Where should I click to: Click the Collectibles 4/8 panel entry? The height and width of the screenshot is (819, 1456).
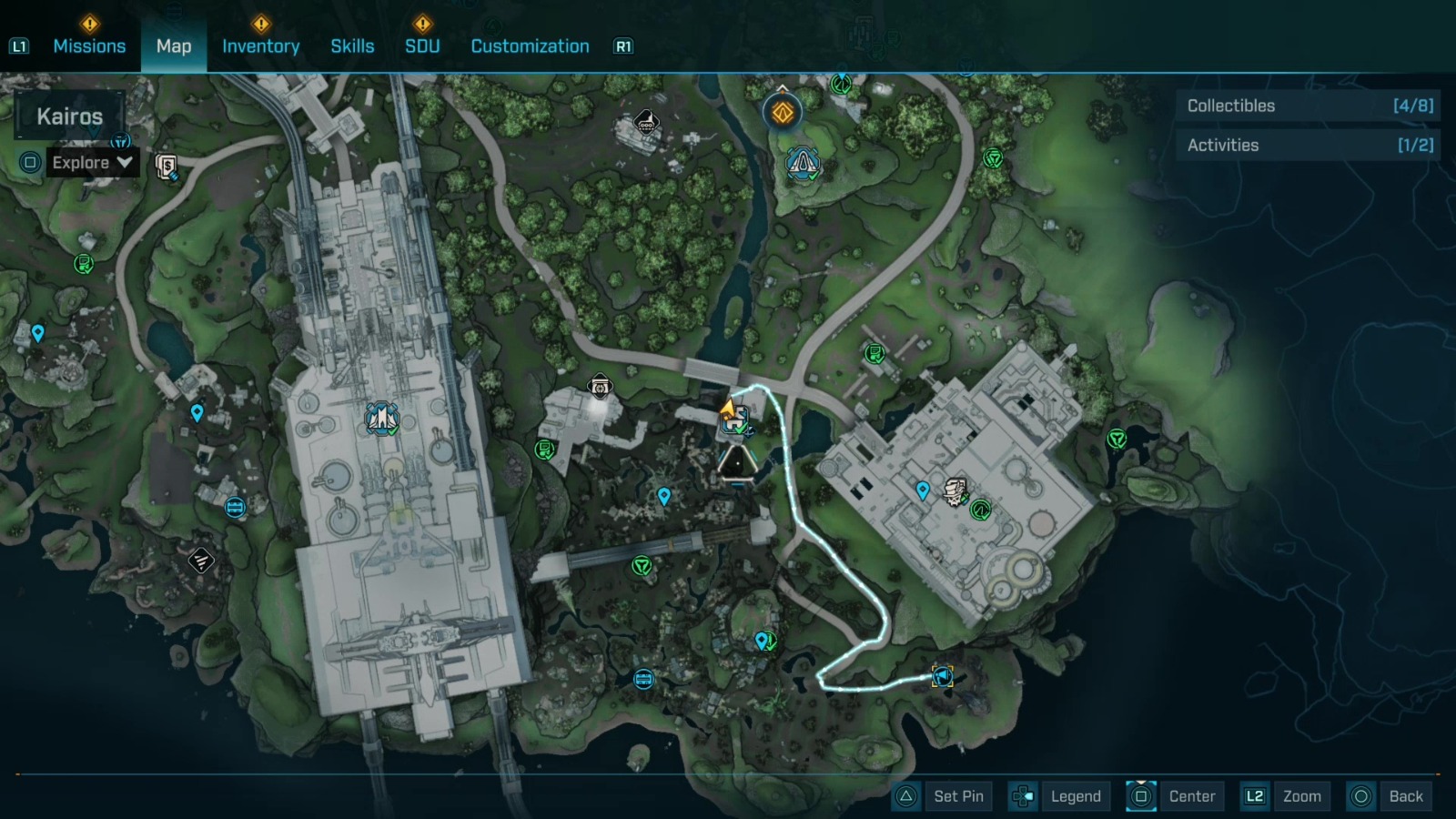click(x=1308, y=106)
